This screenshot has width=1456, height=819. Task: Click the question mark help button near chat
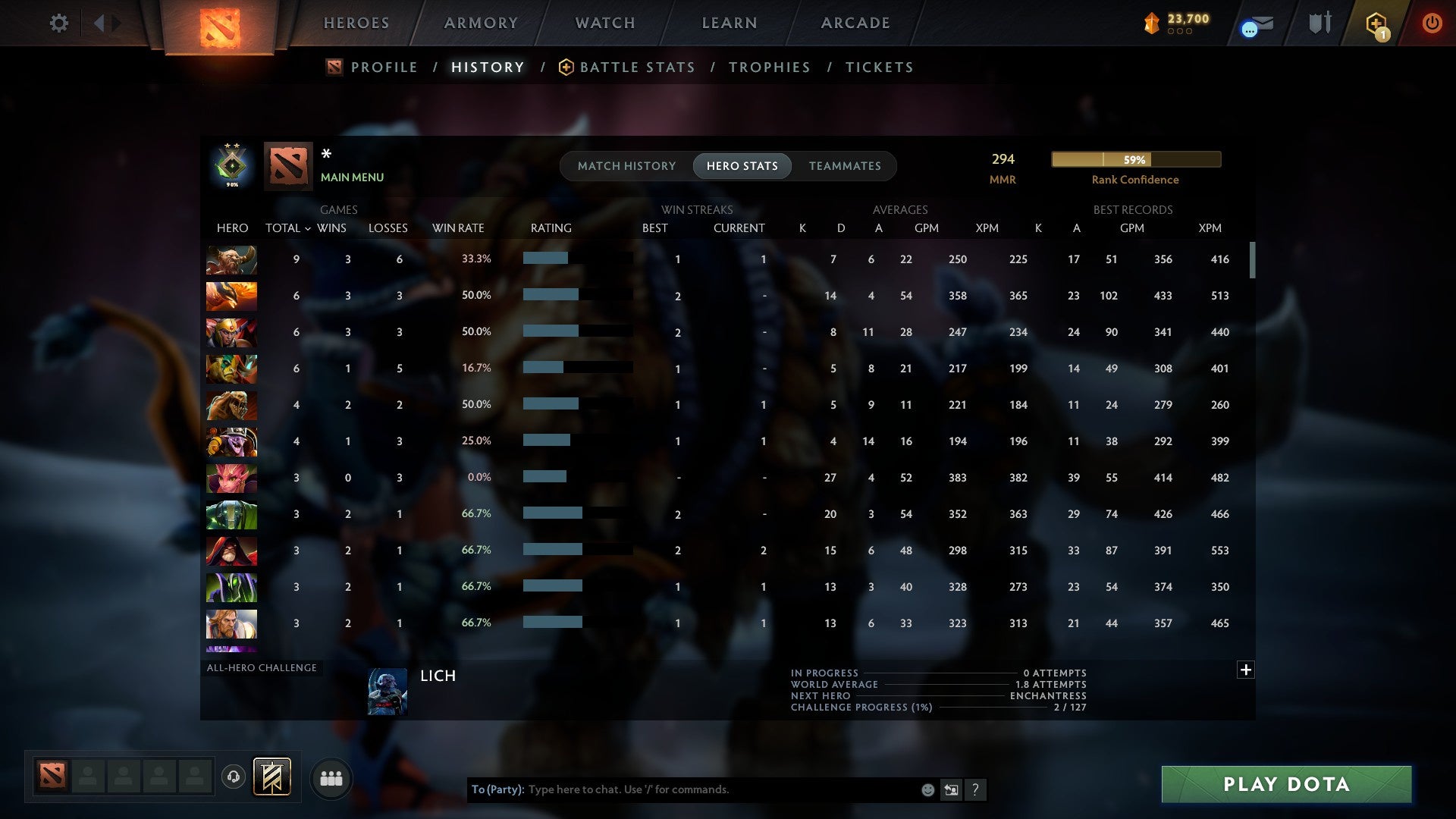[976, 789]
